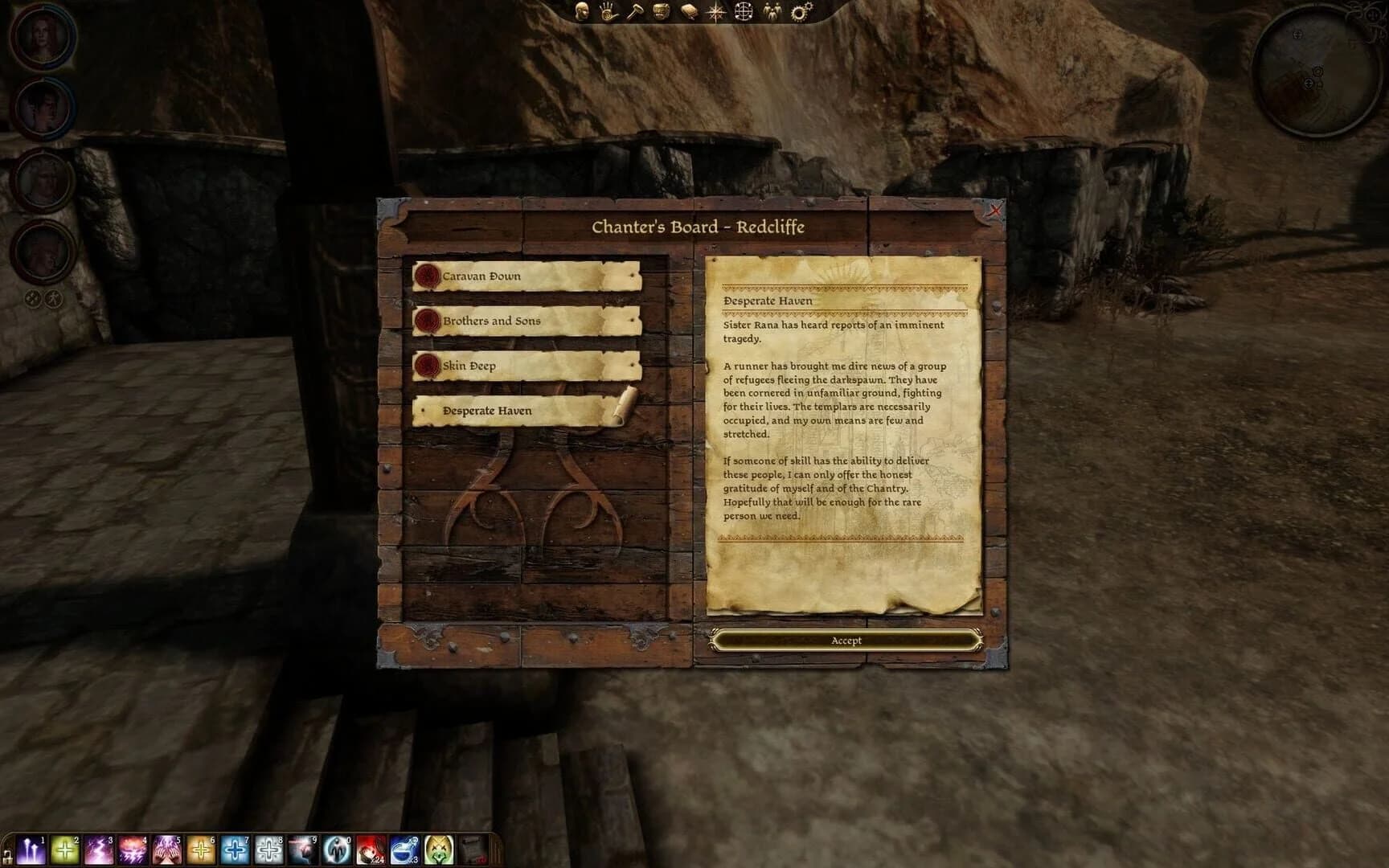
Task: Toggle the quickbar lock padlock icon
Action: pyautogui.click(x=8, y=857)
